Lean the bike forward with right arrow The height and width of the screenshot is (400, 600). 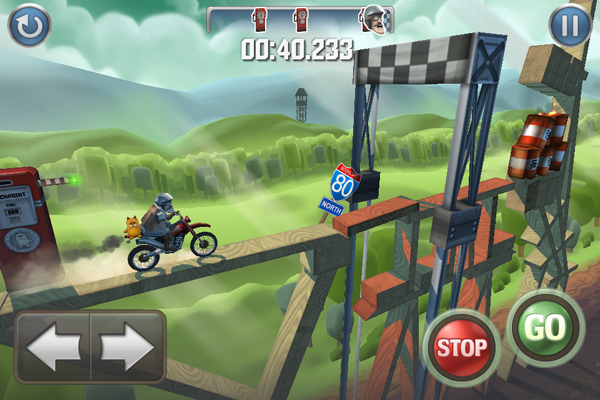[x=127, y=347]
